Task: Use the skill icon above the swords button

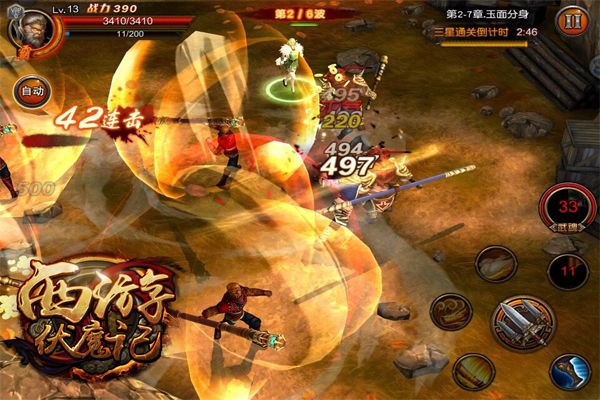Action: point(495,264)
